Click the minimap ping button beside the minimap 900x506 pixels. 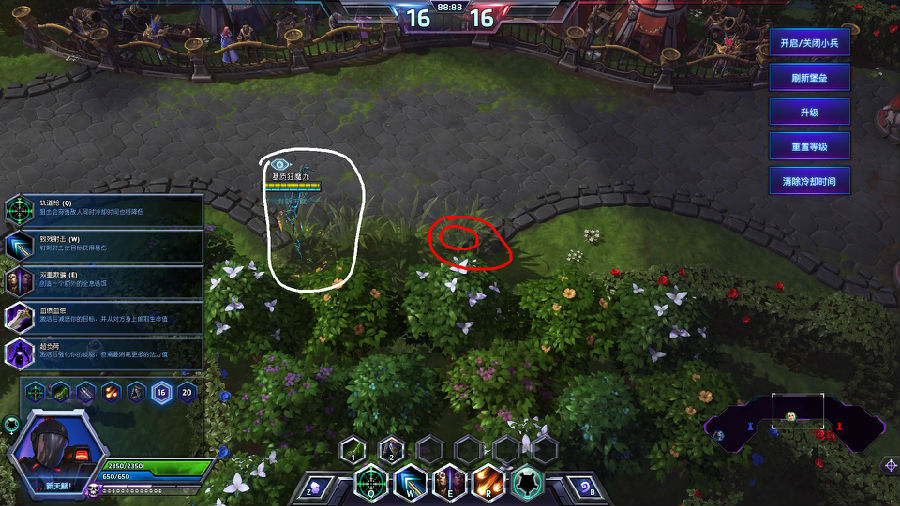point(890,465)
